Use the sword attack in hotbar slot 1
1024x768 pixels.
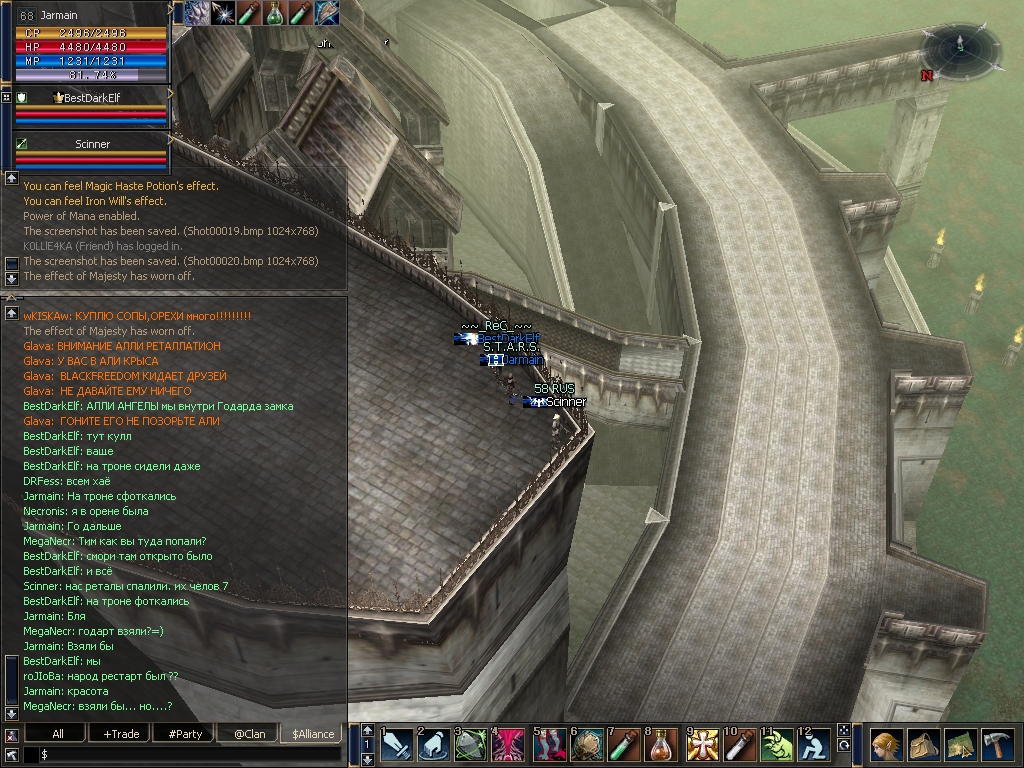click(x=397, y=746)
